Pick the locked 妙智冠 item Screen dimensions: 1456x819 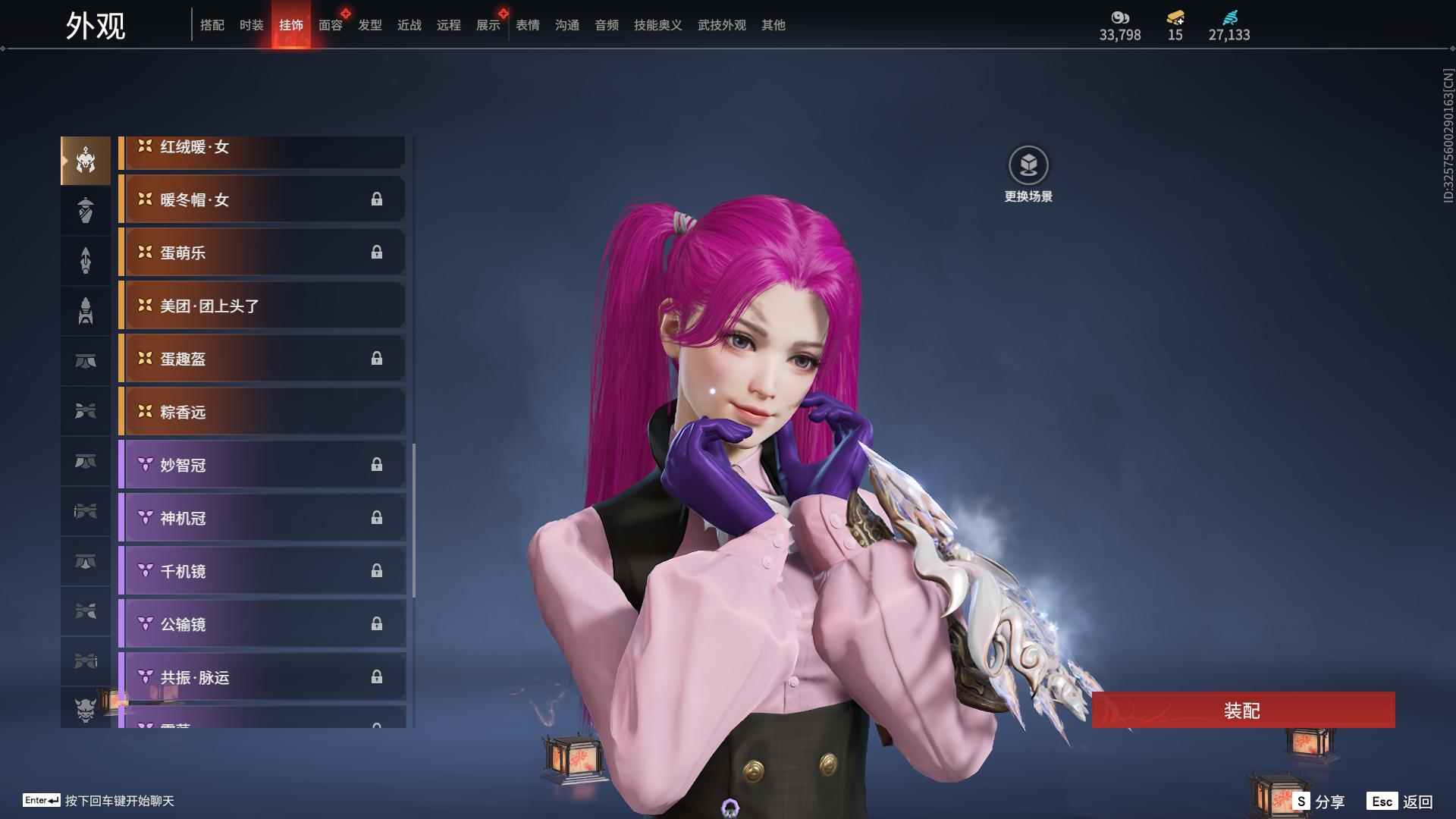pyautogui.click(x=262, y=465)
